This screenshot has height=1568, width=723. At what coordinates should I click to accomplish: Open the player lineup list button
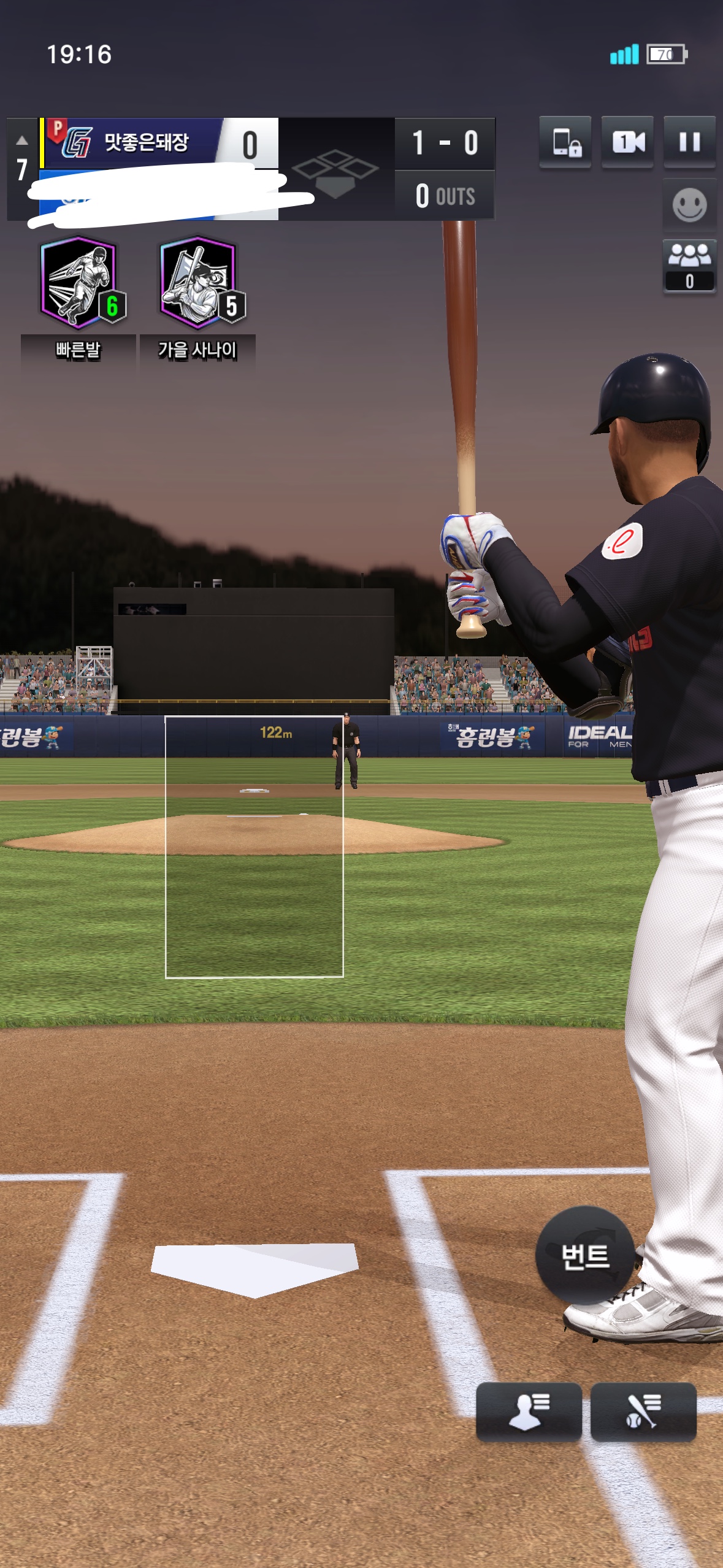point(529,1410)
